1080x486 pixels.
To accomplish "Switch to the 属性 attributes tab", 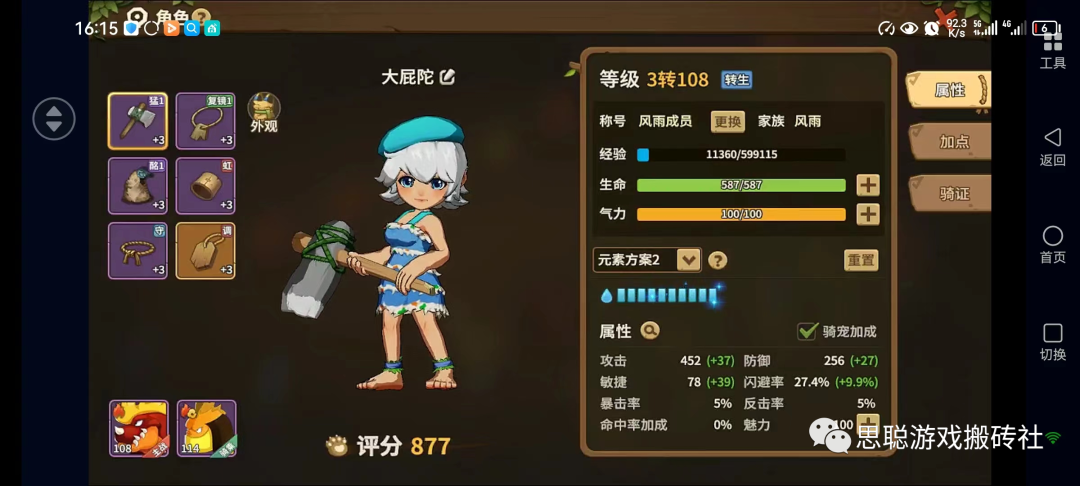I will pos(948,90).
